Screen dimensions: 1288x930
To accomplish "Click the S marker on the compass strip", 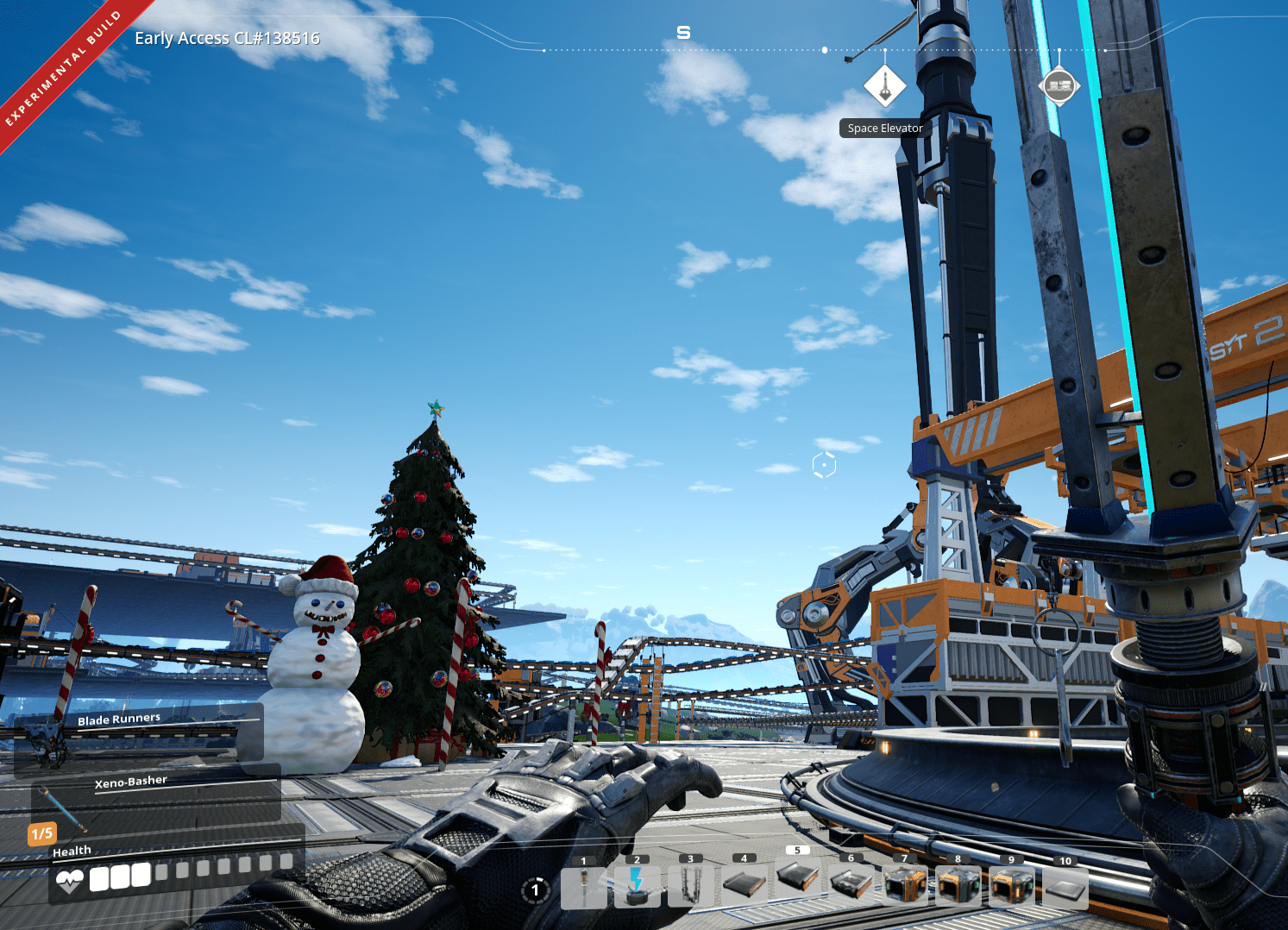I will click(684, 32).
